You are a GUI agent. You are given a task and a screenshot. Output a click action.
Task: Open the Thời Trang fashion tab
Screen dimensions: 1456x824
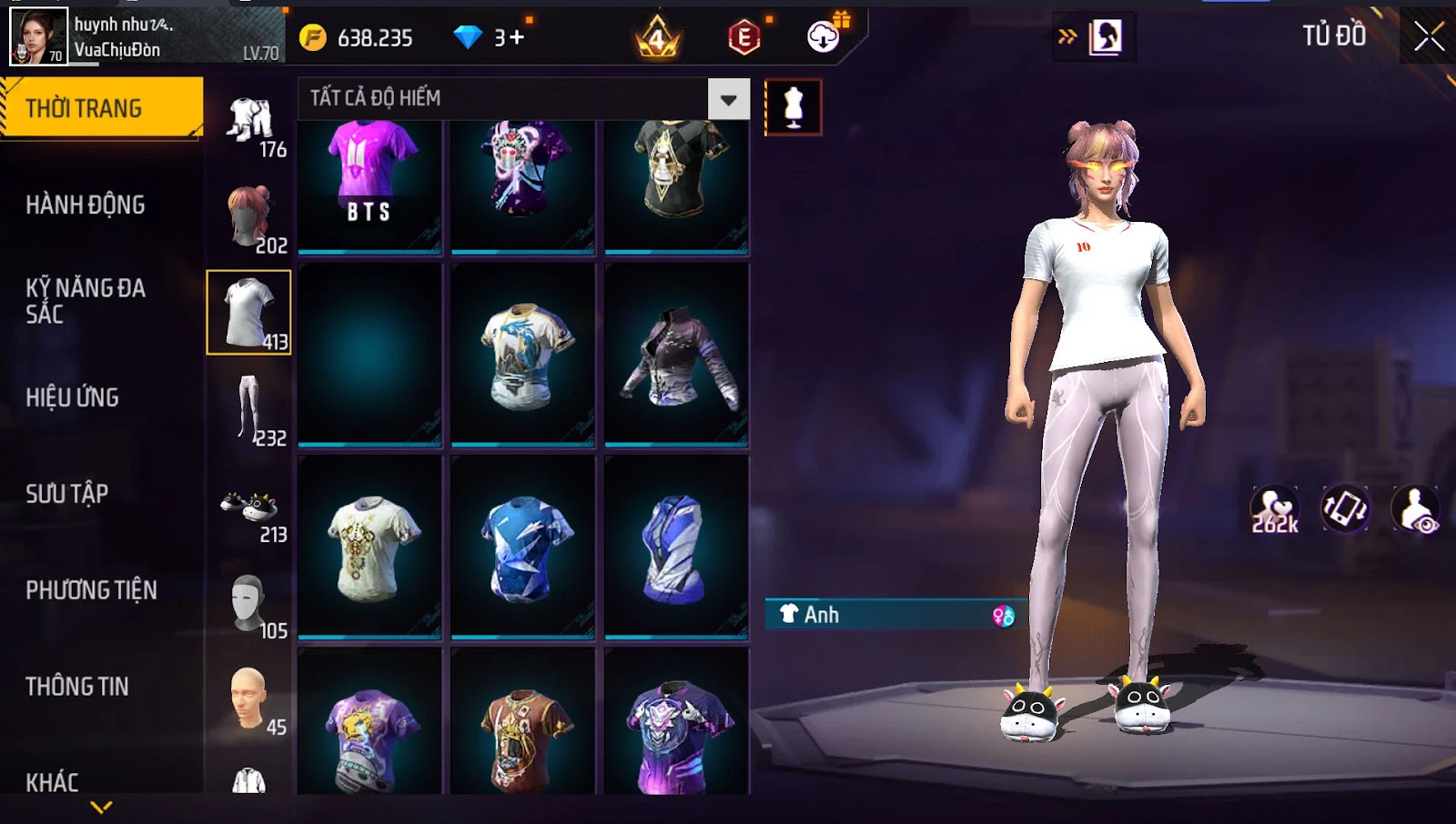pyautogui.click(x=100, y=108)
